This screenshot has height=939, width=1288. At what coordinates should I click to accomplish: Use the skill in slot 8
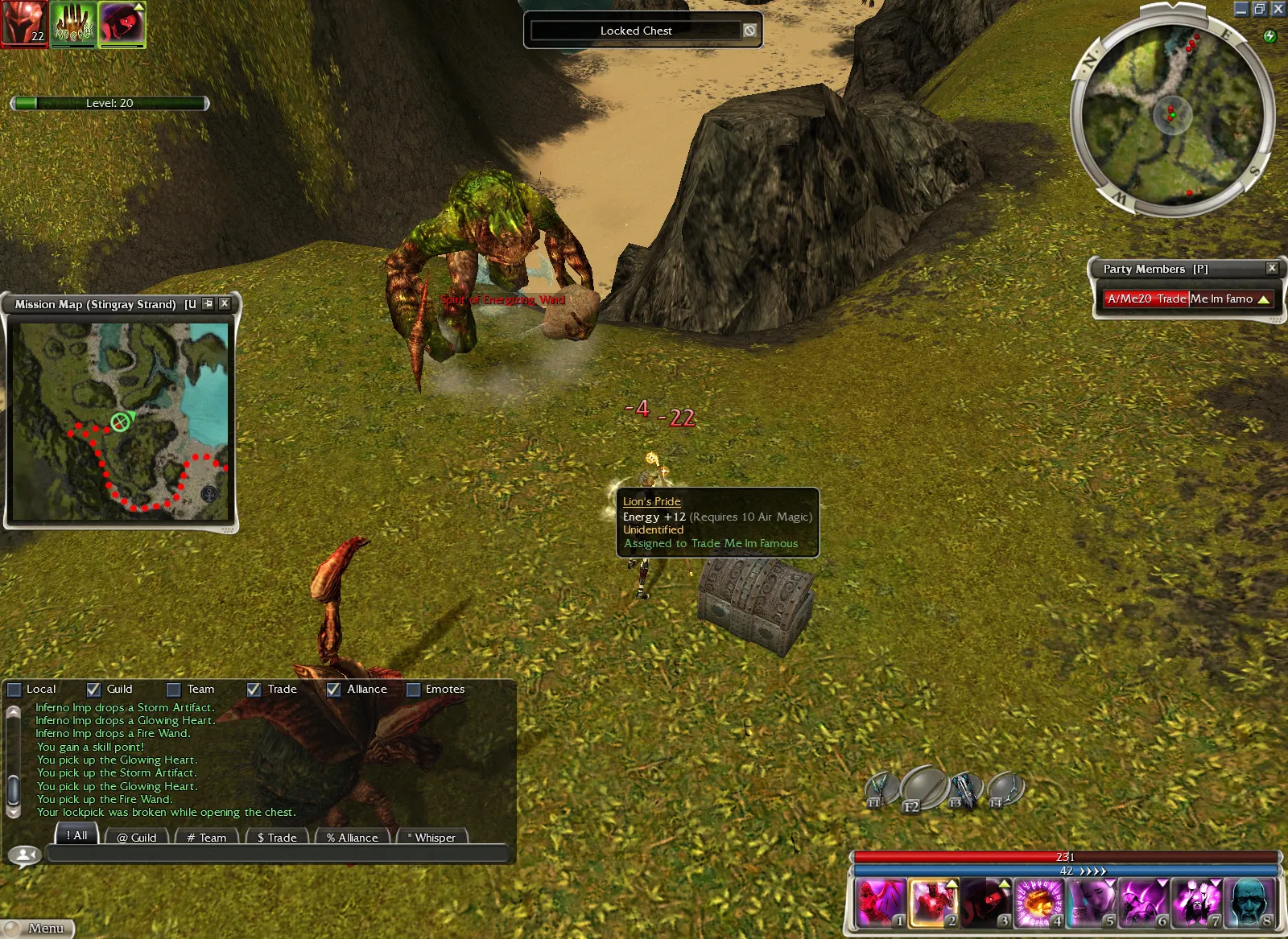click(x=1250, y=901)
